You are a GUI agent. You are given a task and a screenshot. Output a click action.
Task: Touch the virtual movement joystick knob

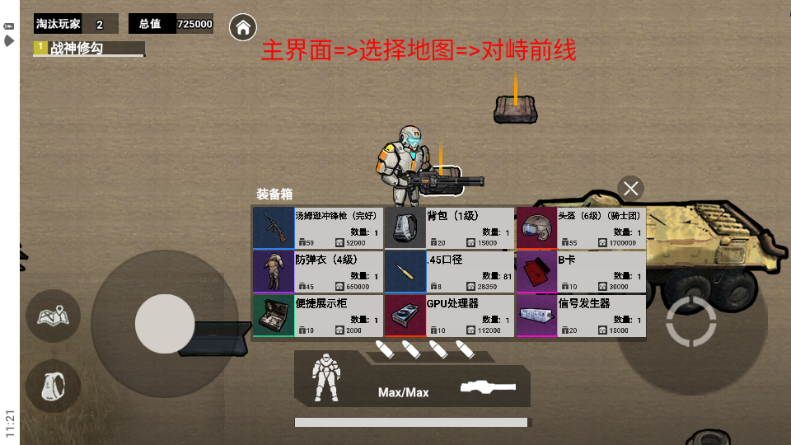(165, 323)
